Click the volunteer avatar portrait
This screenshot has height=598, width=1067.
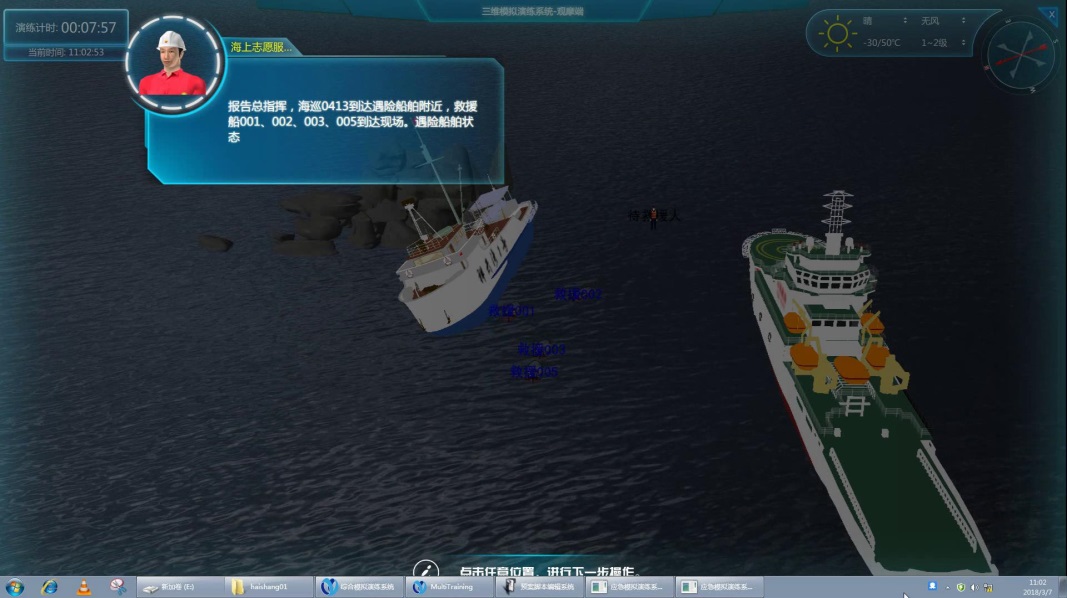(x=174, y=65)
